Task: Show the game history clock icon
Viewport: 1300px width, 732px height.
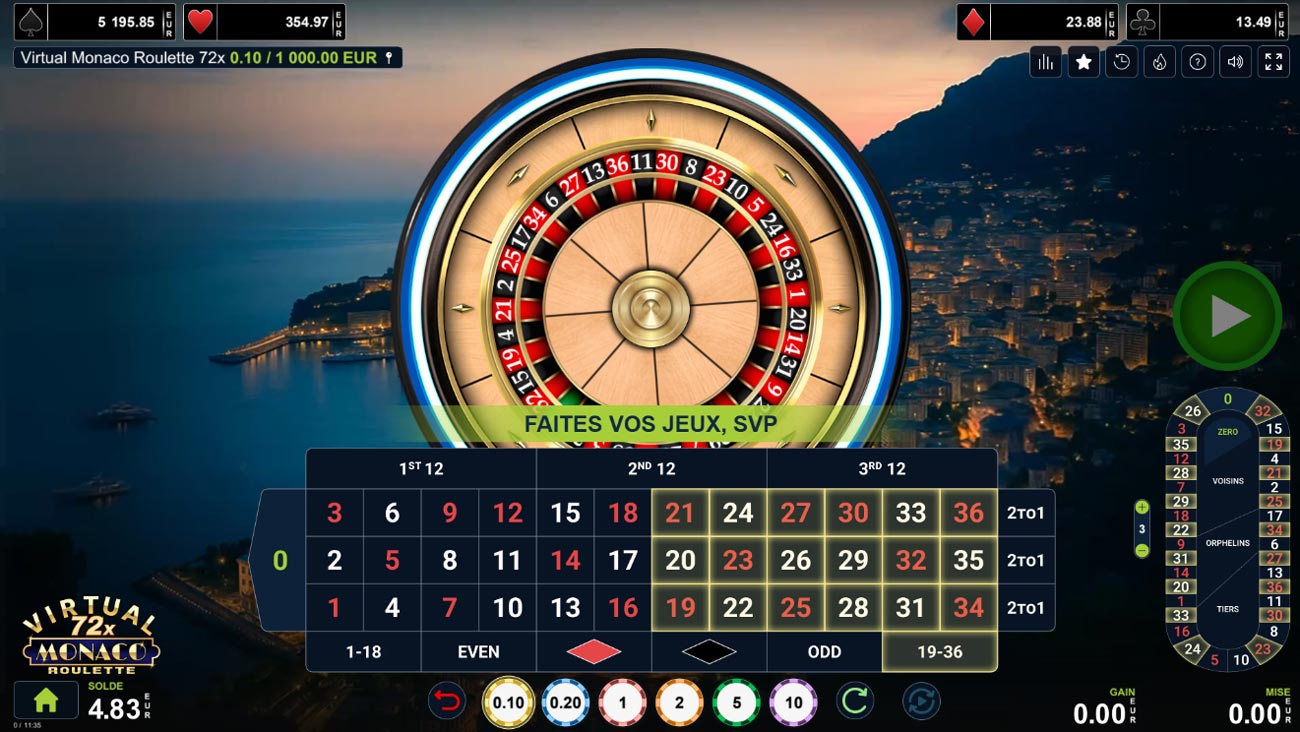Action: (1122, 62)
